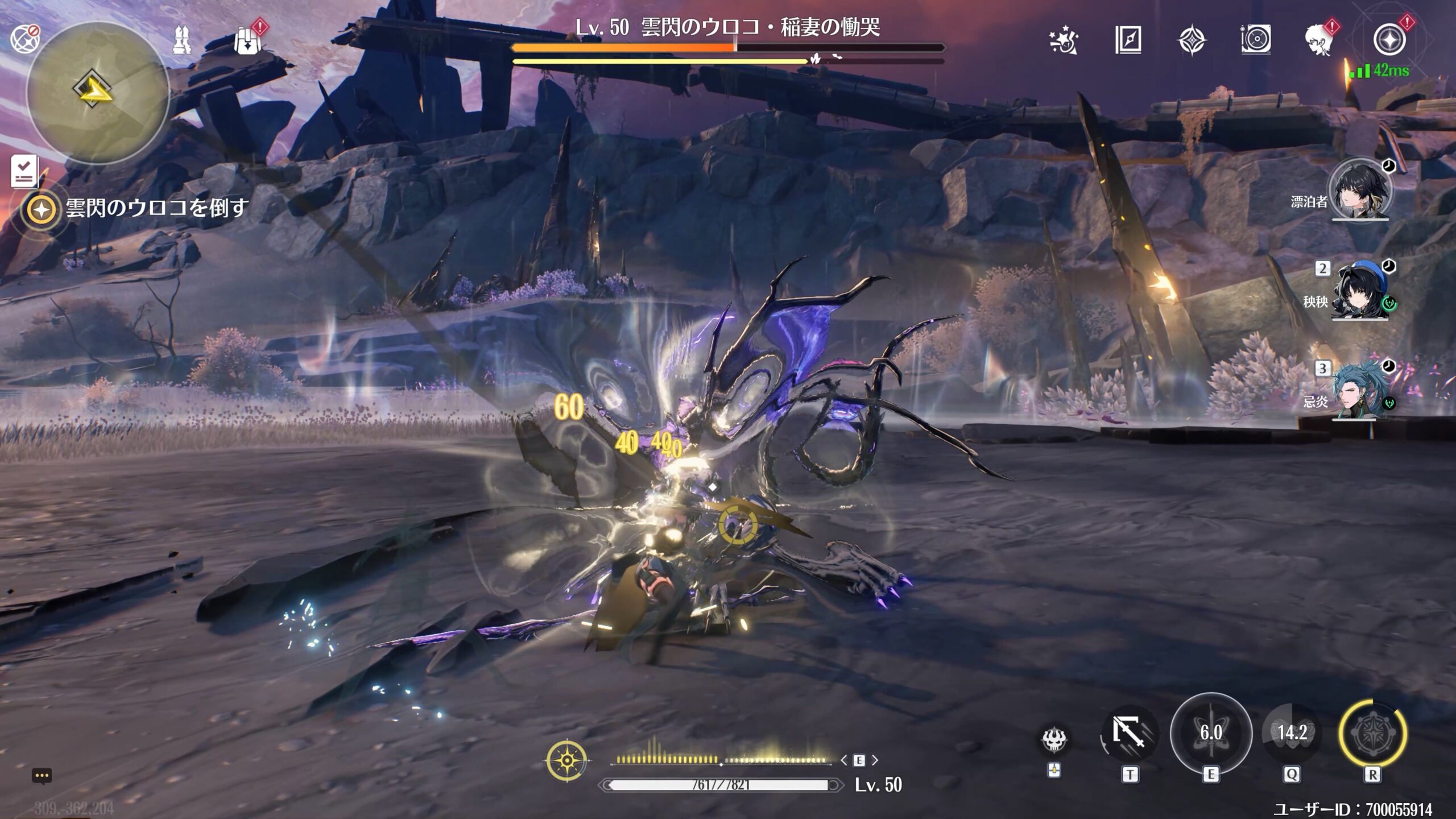The width and height of the screenshot is (1456, 819).
Task: Open the quest log checklist icon
Action: coord(24,171)
